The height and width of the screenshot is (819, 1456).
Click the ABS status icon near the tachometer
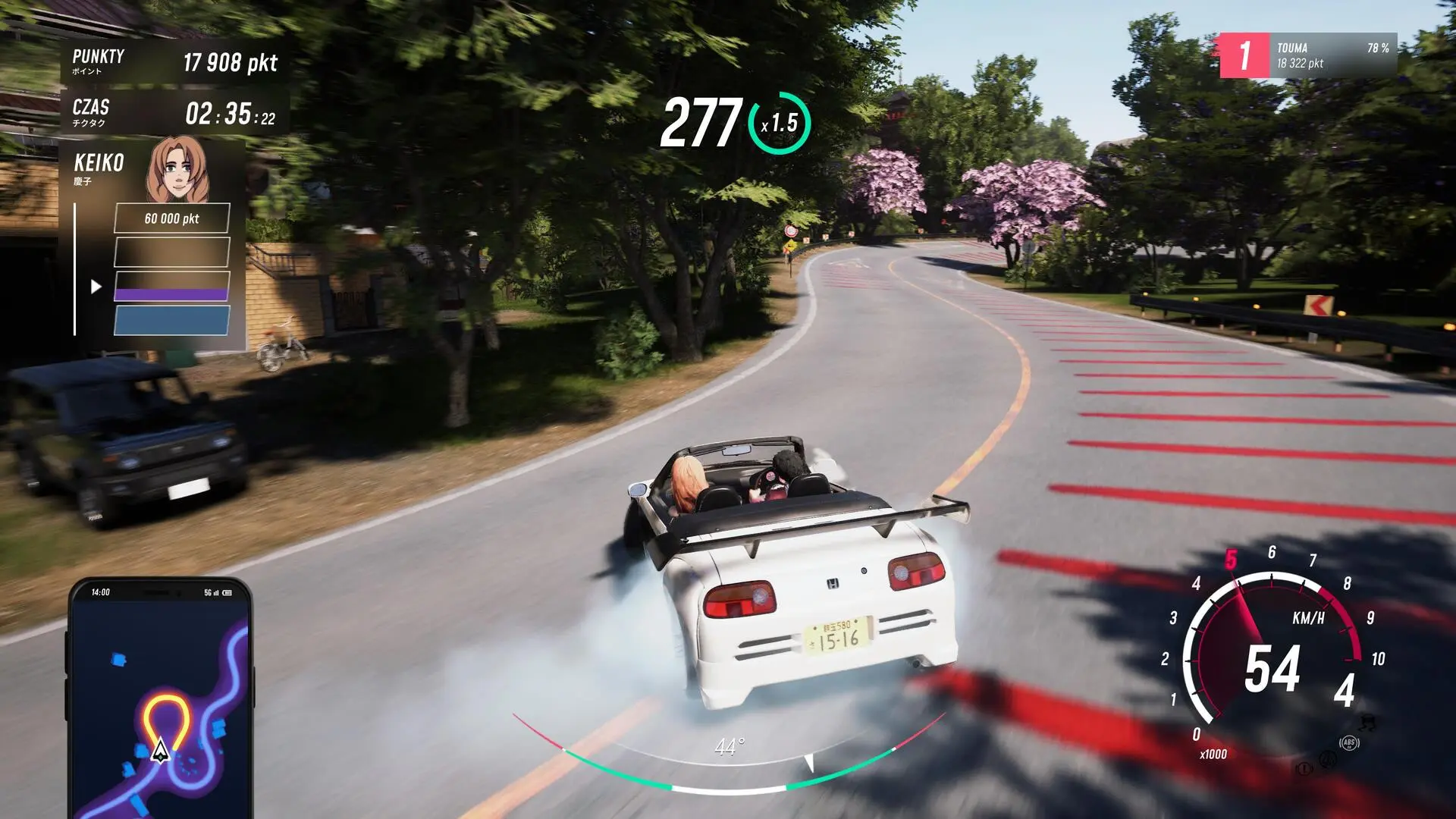point(1350,742)
